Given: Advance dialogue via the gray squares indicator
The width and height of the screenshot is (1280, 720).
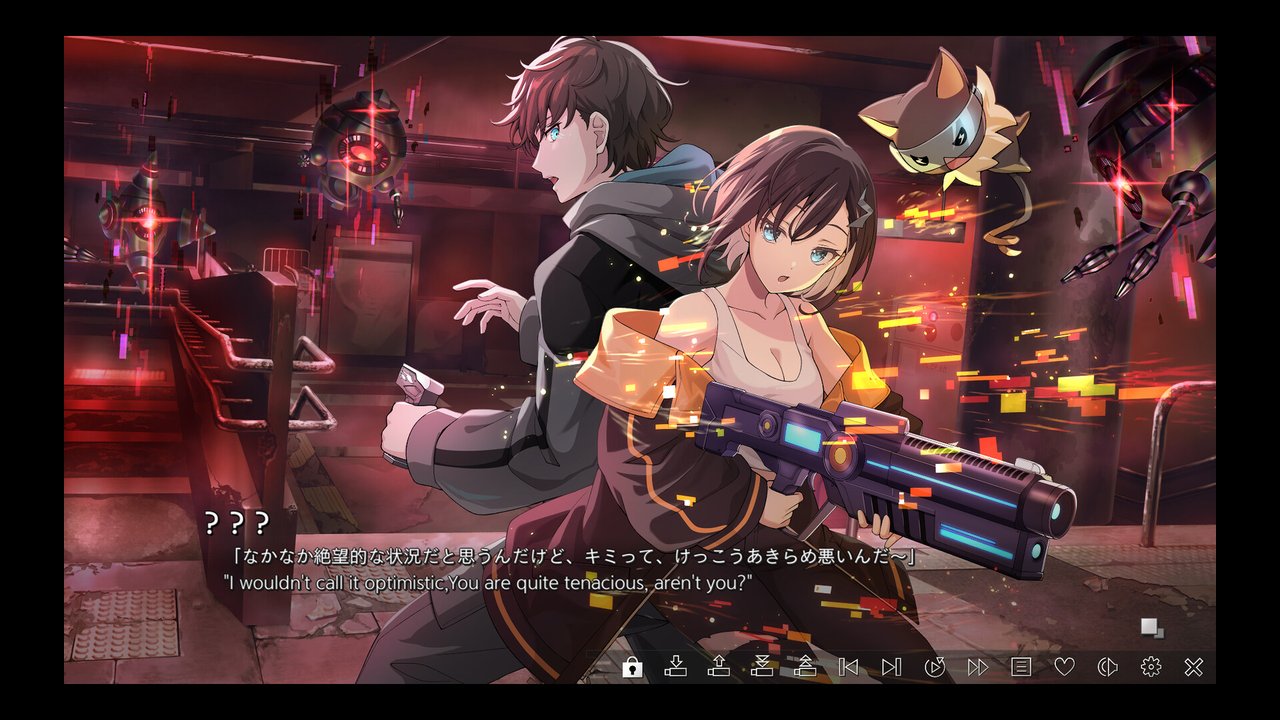Looking at the screenshot, I should 1152,628.
